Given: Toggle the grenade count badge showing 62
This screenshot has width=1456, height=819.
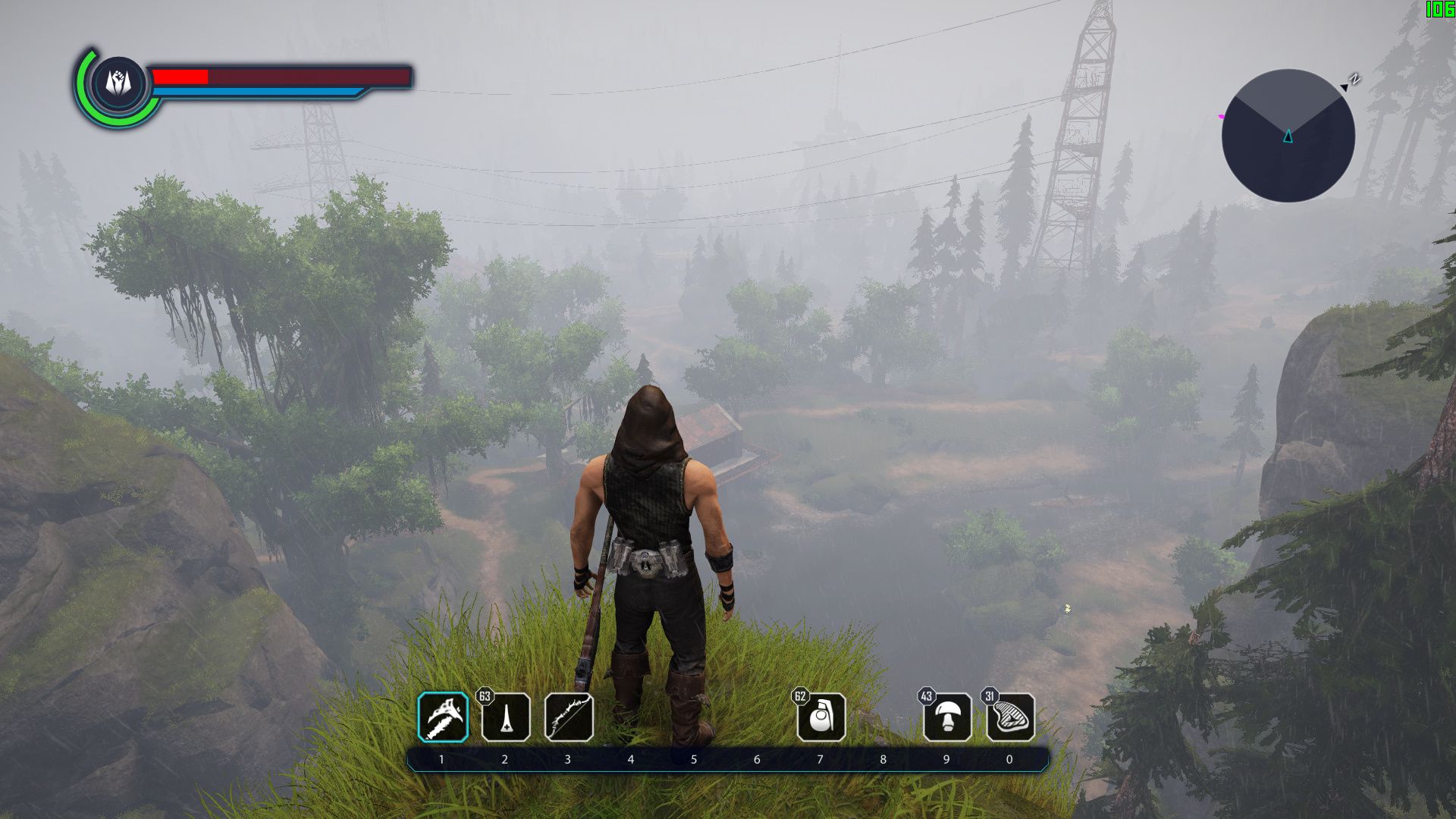Looking at the screenshot, I should 802,695.
